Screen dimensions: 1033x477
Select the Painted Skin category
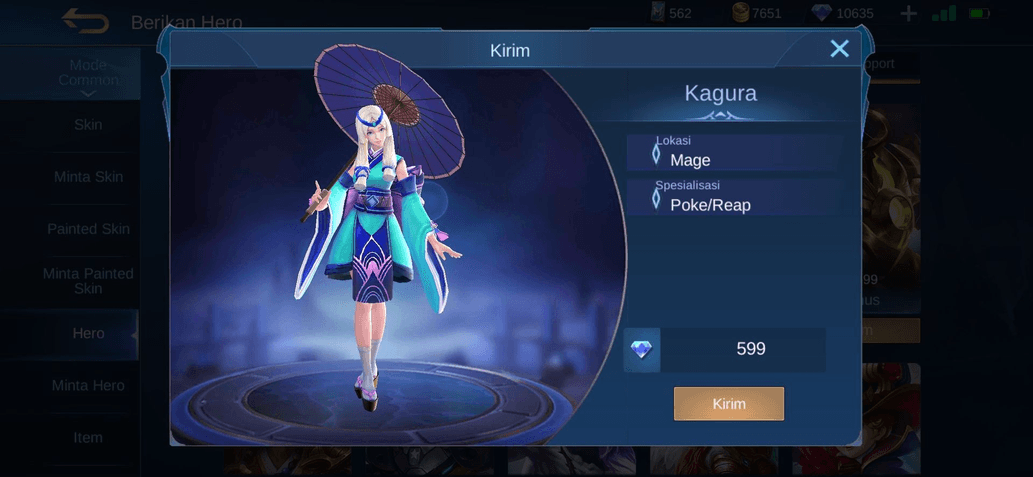(88, 229)
